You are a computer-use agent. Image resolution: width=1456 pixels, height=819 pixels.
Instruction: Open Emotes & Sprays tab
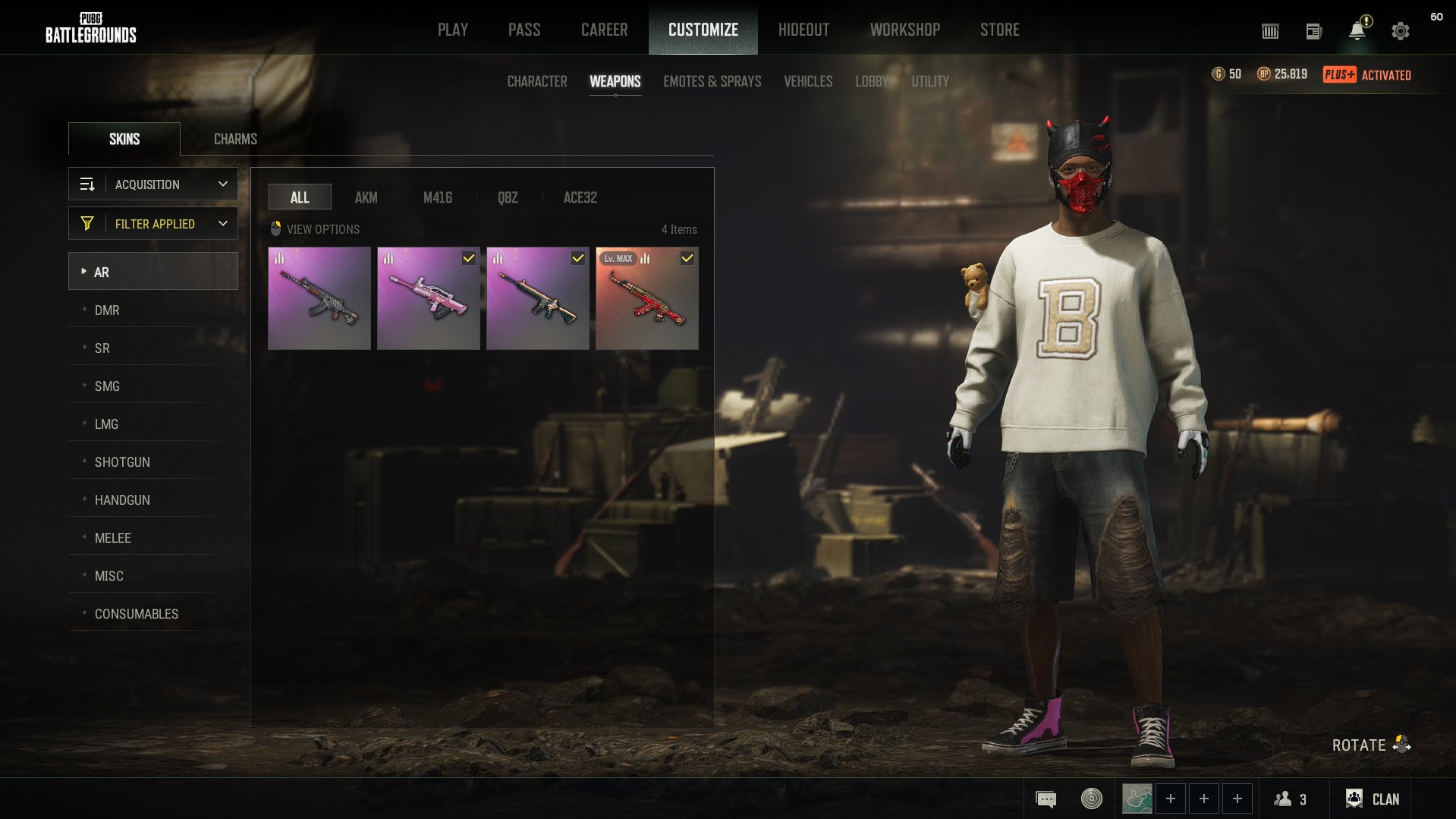(712, 81)
